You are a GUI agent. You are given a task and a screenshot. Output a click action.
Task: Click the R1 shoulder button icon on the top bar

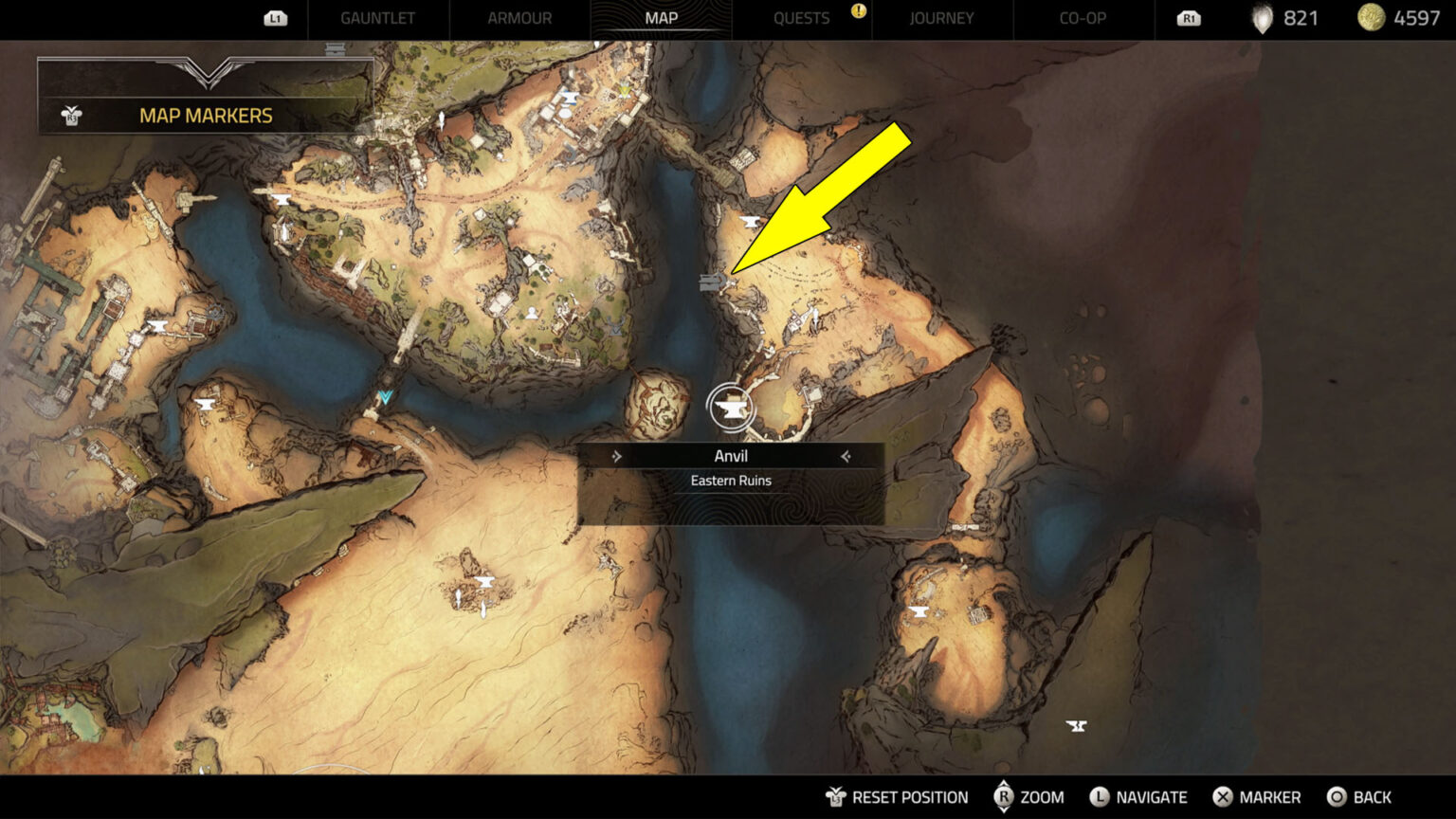coord(1190,18)
